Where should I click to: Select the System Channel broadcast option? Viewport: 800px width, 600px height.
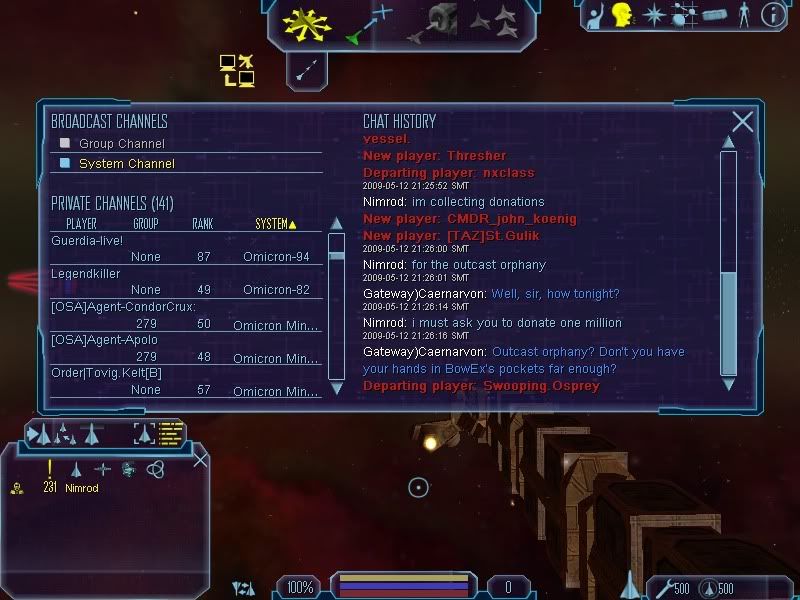click(x=126, y=164)
